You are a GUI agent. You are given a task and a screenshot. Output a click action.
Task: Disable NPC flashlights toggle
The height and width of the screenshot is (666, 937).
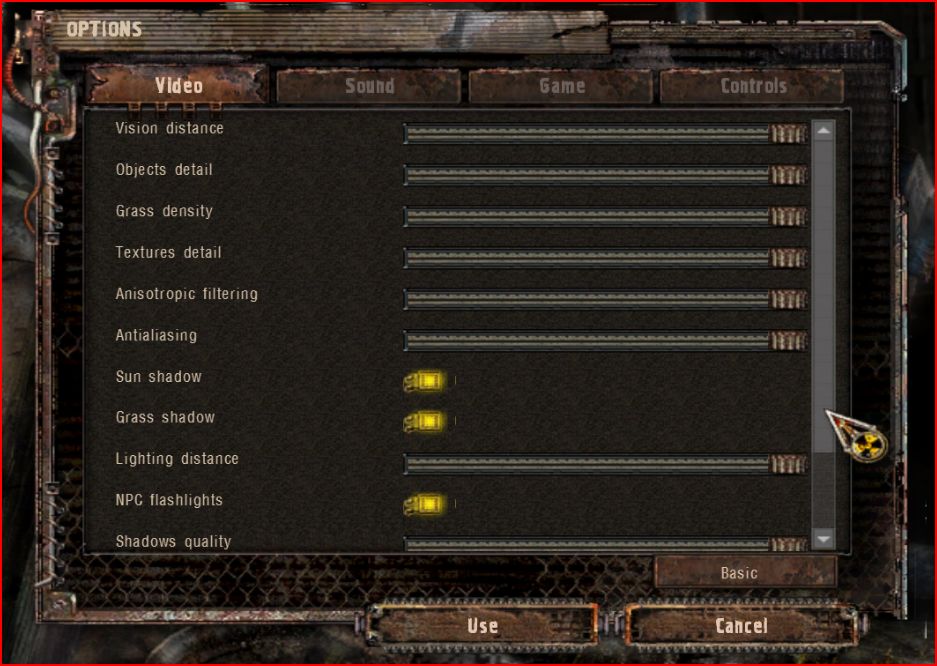426,504
